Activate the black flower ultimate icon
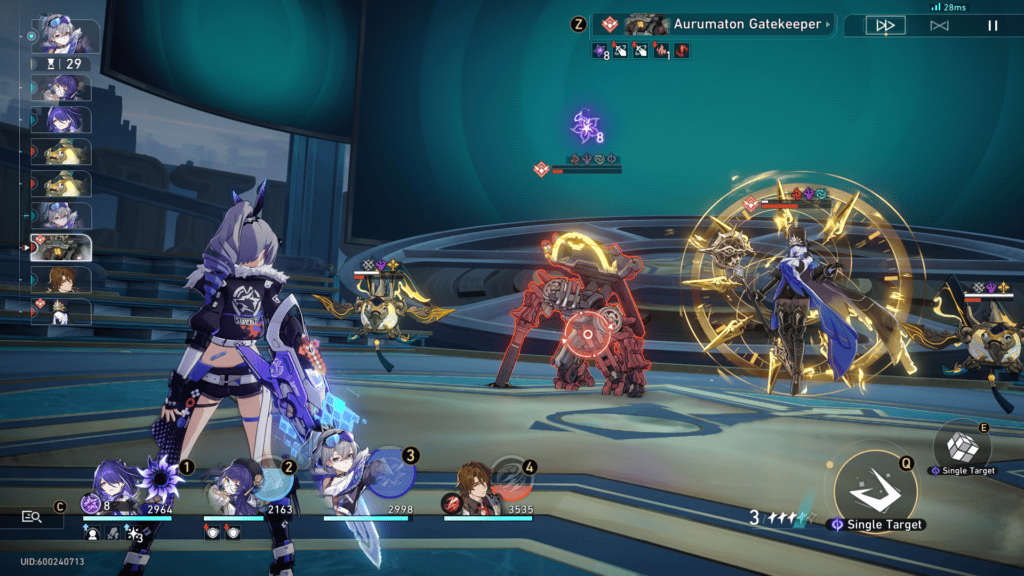The height and width of the screenshot is (576, 1024). 160,479
